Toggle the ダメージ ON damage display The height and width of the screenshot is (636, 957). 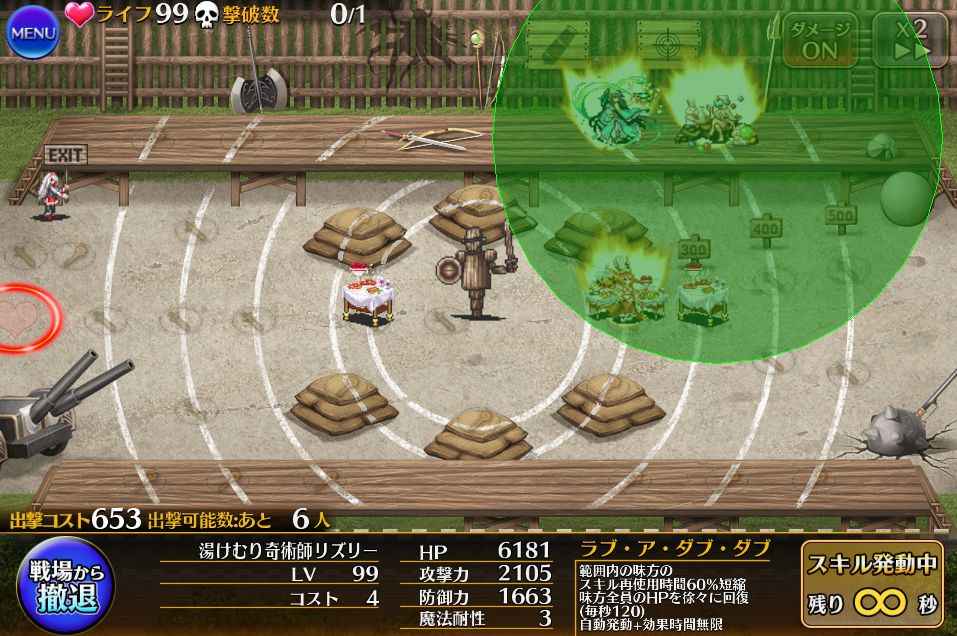coord(819,39)
